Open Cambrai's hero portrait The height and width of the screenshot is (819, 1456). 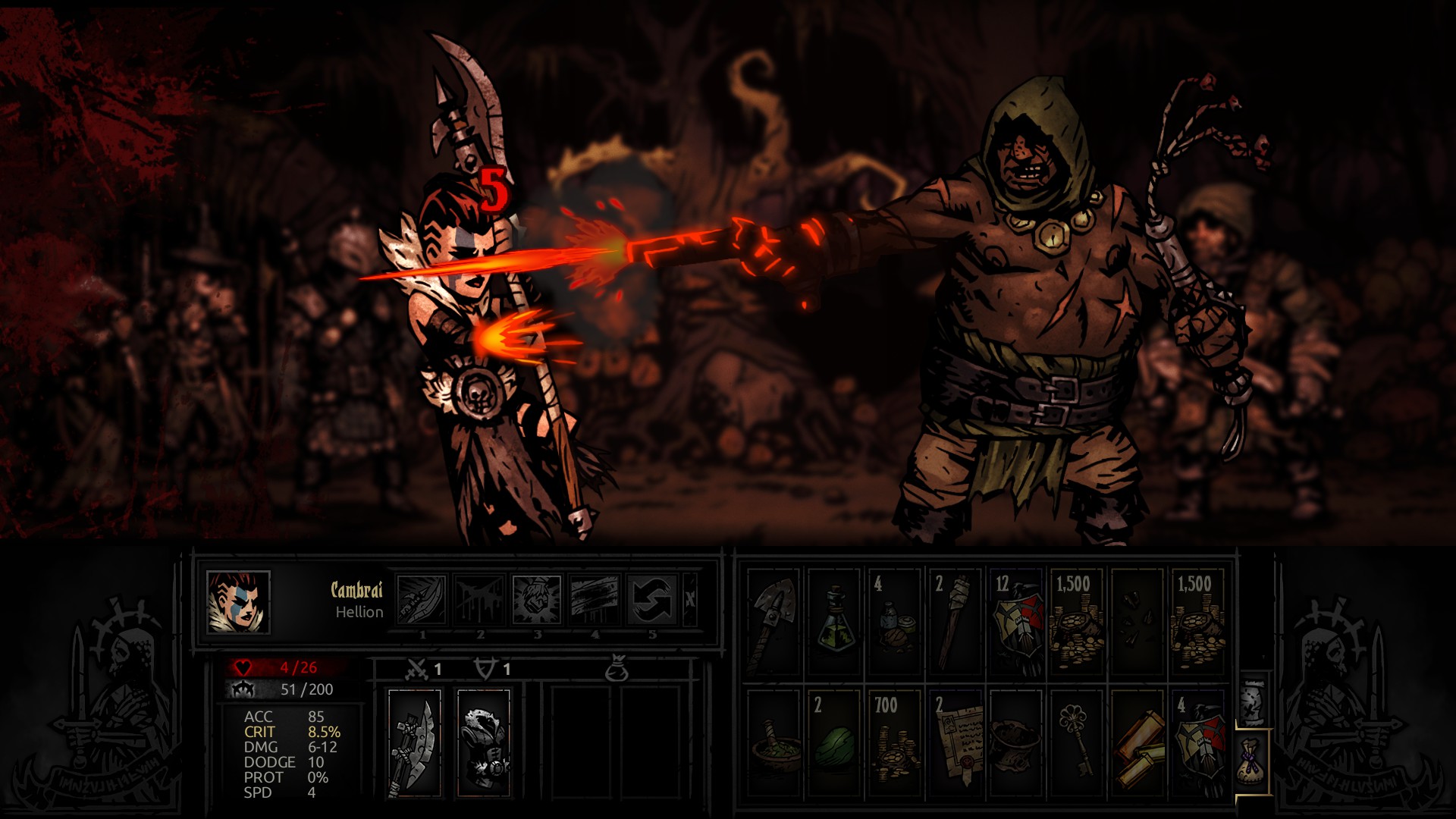coord(238,602)
